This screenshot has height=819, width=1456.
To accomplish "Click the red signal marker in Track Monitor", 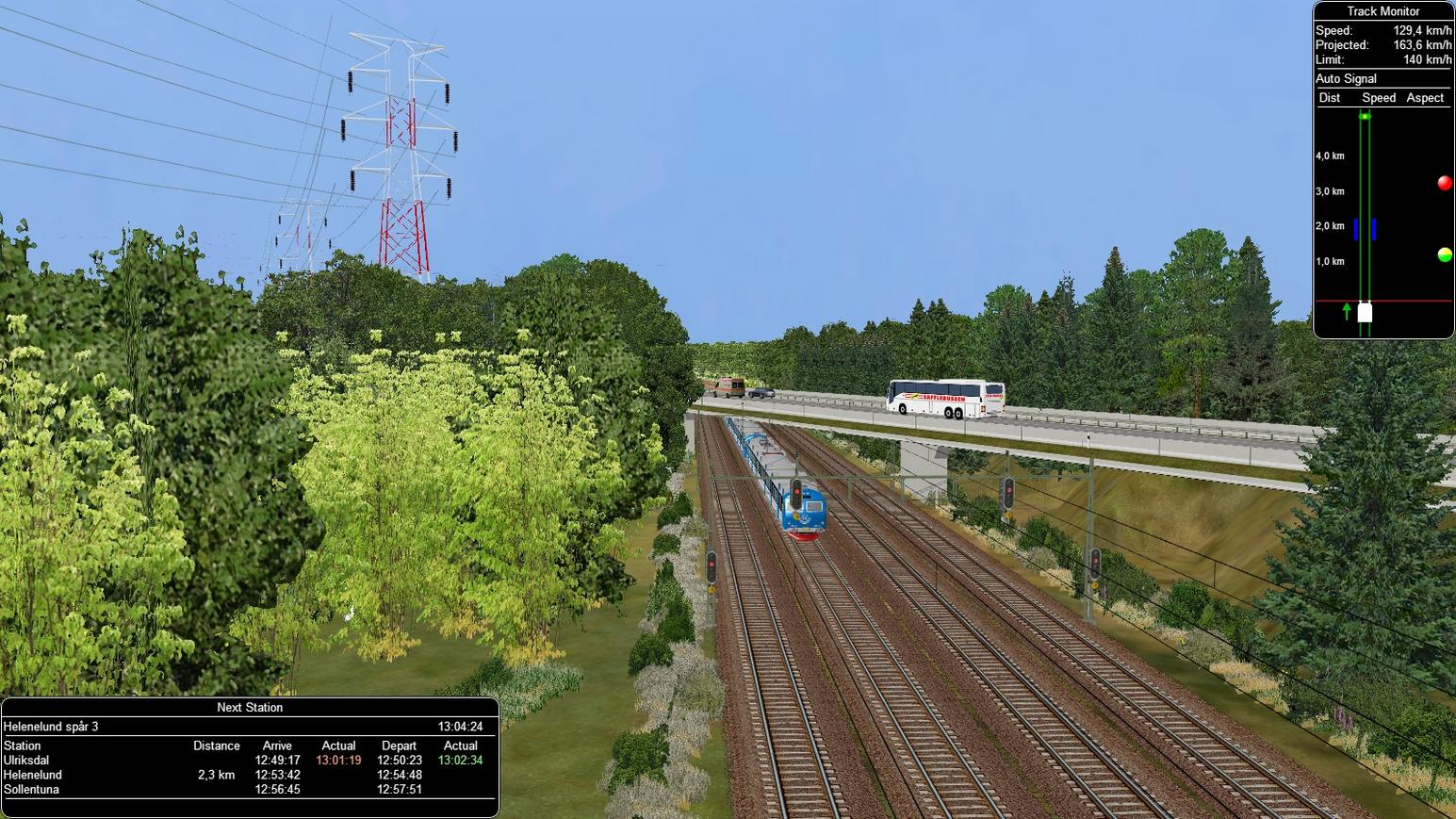I will [1444, 183].
